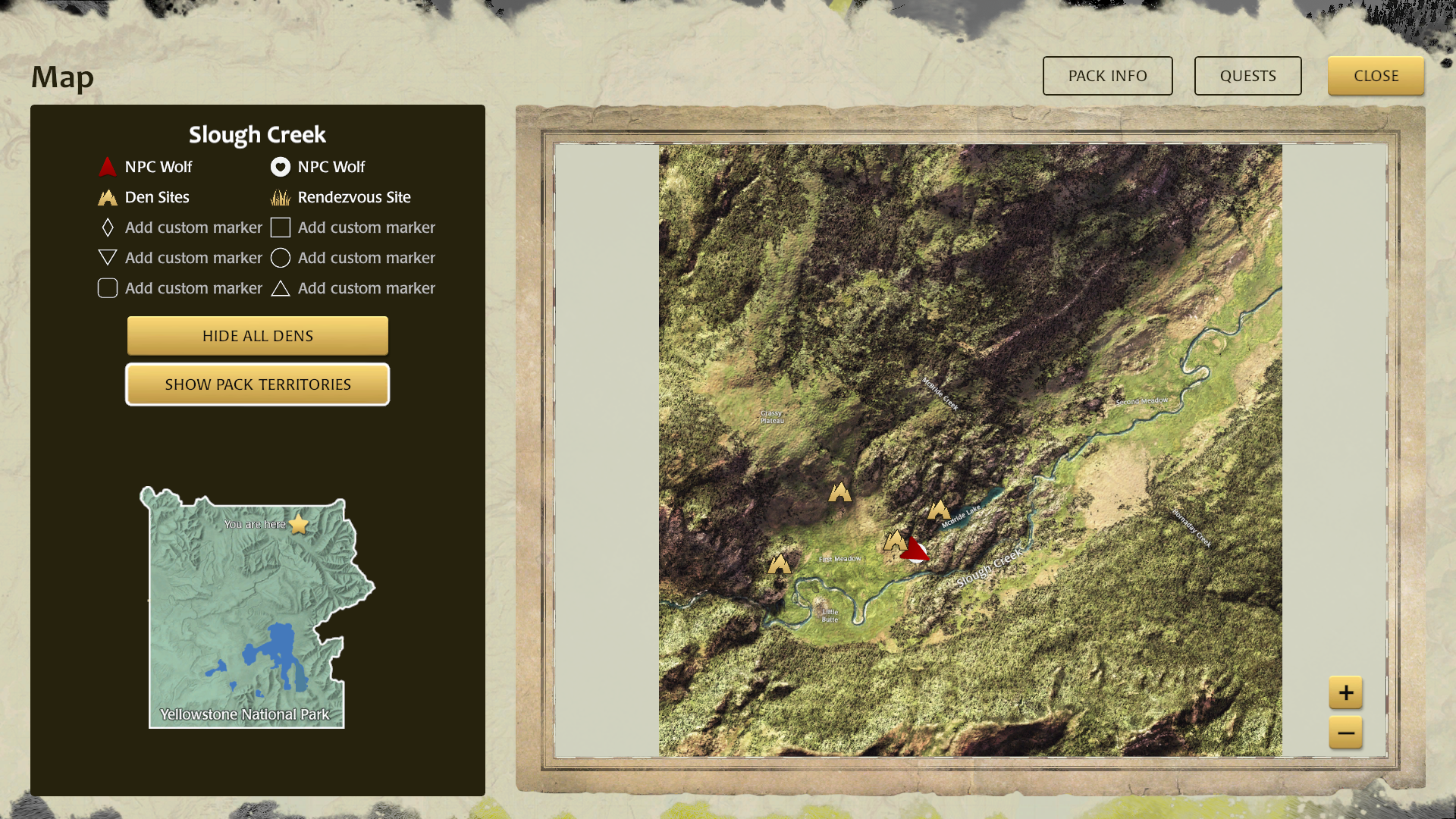The image size is (1456, 819).
Task: Close the map screen
Action: (x=1376, y=76)
